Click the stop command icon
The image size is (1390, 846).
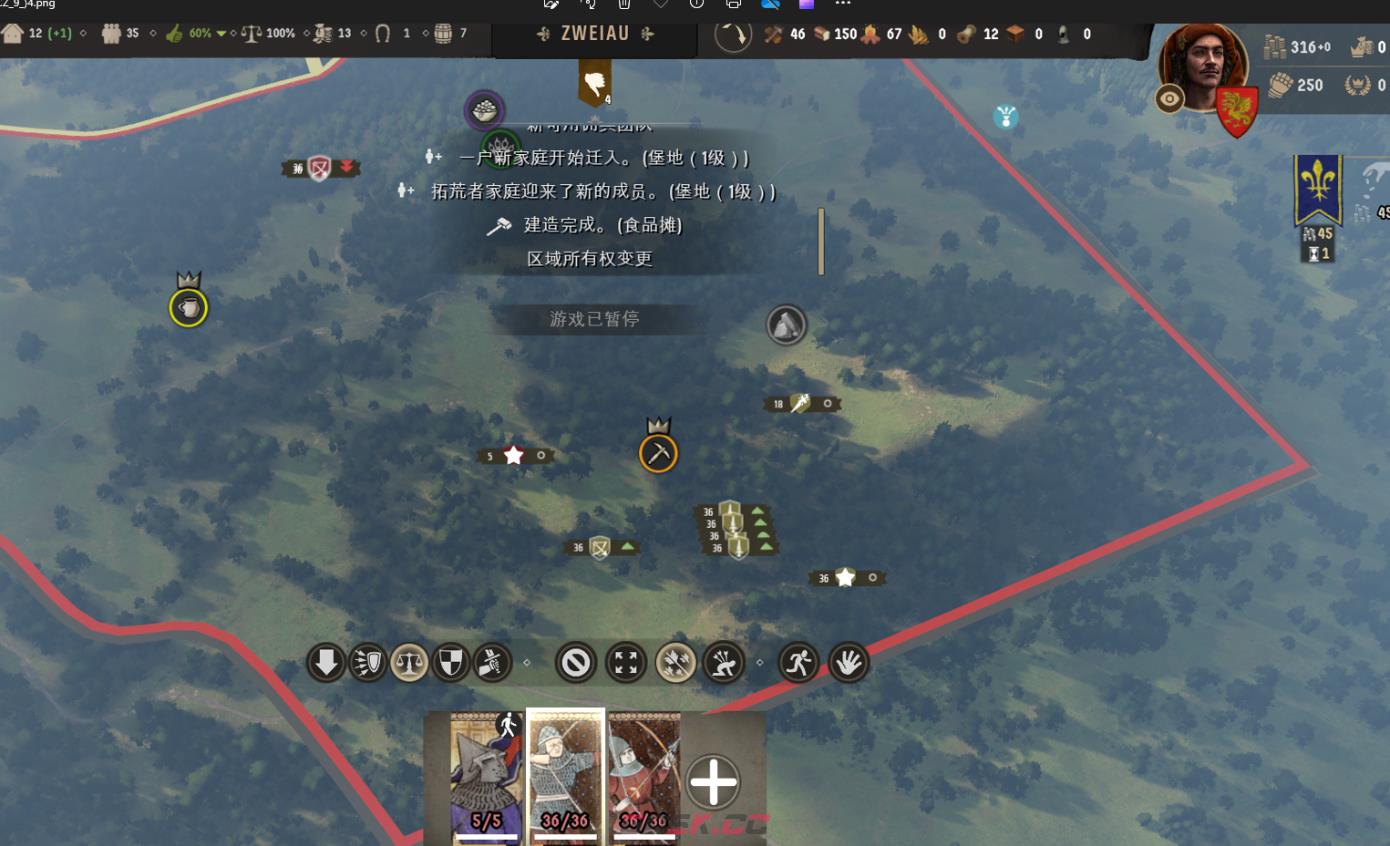point(575,662)
